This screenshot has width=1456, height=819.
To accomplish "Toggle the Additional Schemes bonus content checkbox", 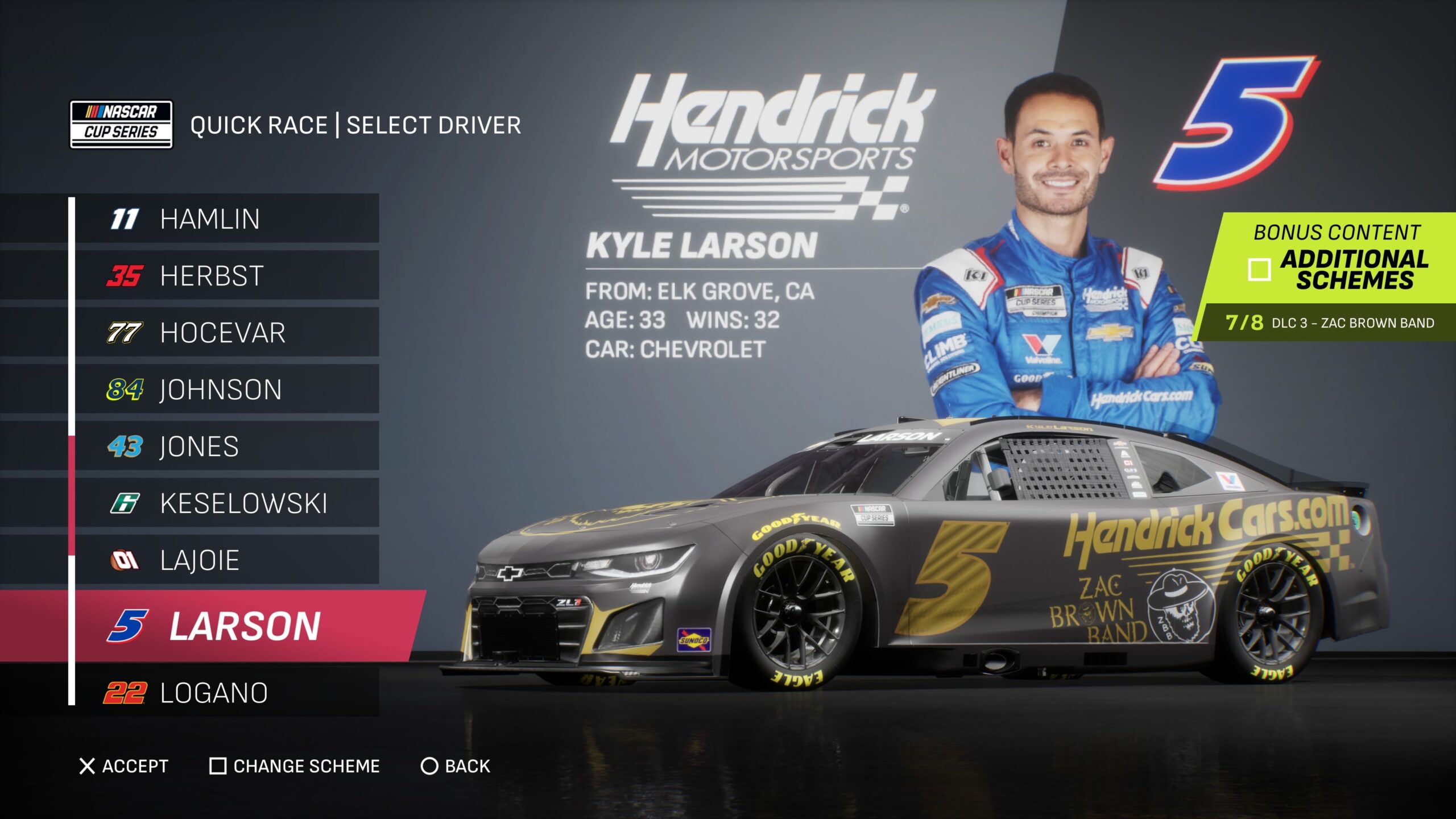I will coord(1259,270).
